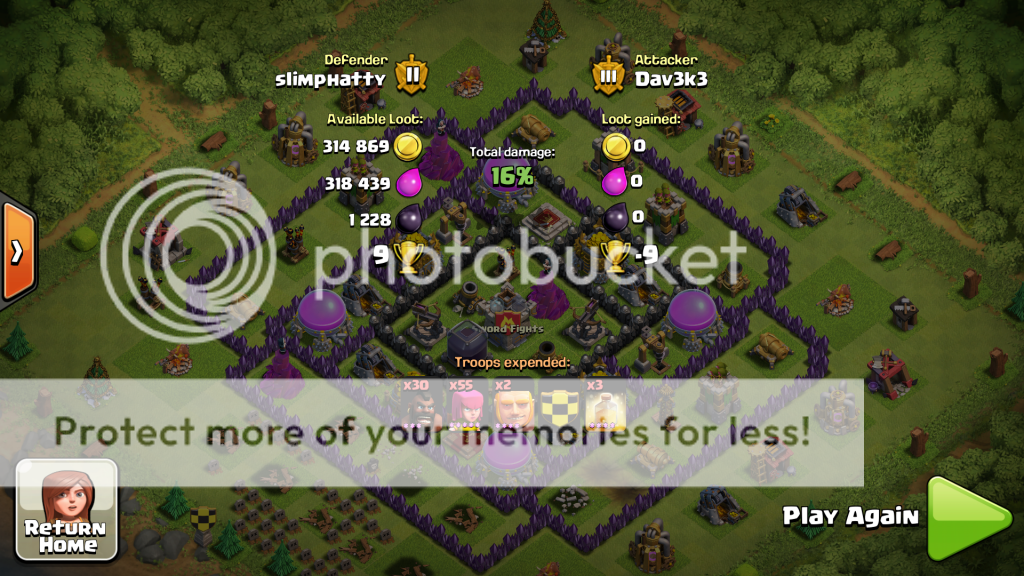
Task: Click the Return Home button
Action: (x=66, y=510)
